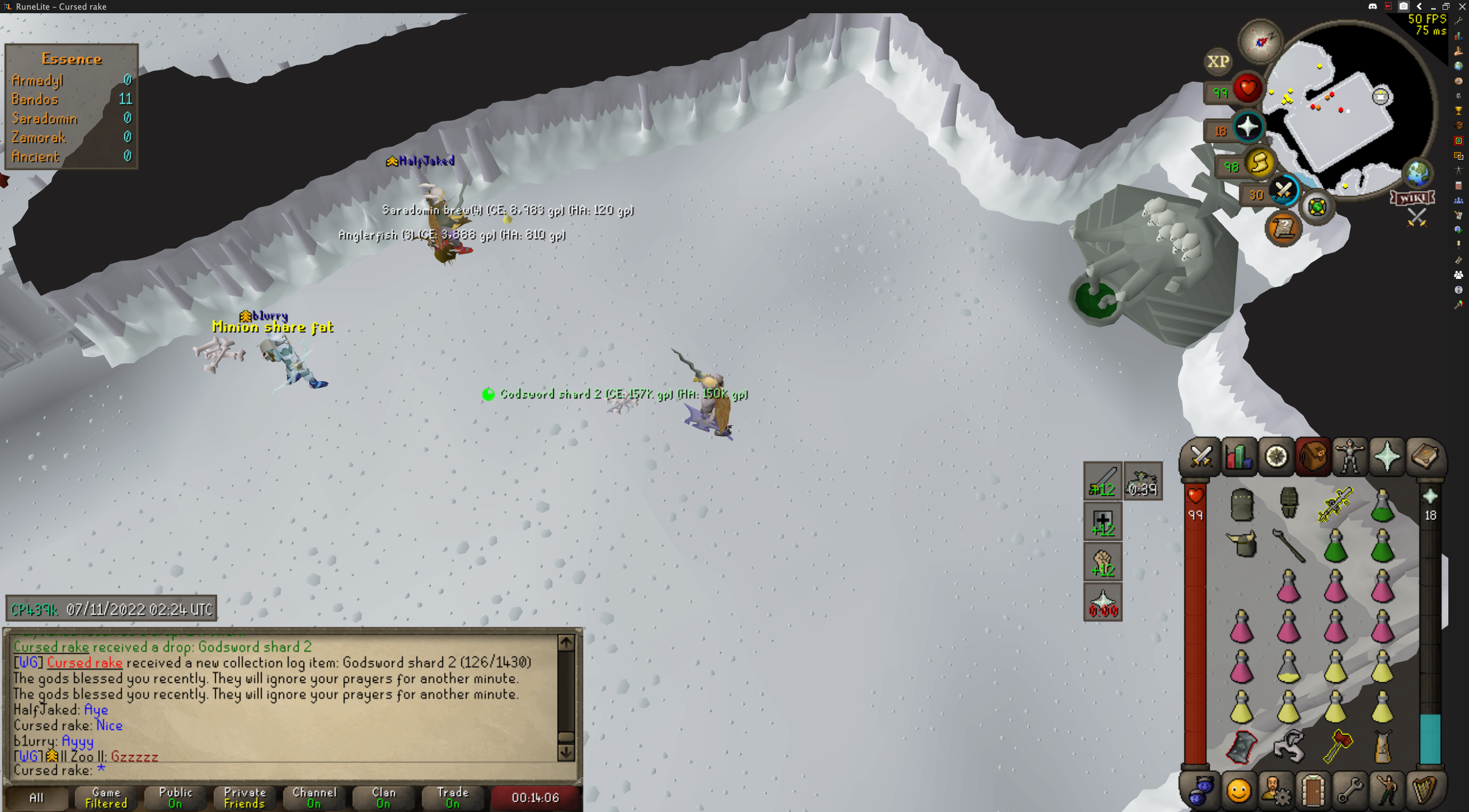The height and width of the screenshot is (812, 1469).
Task: Click the Wiki lookup banner
Action: [1412, 198]
